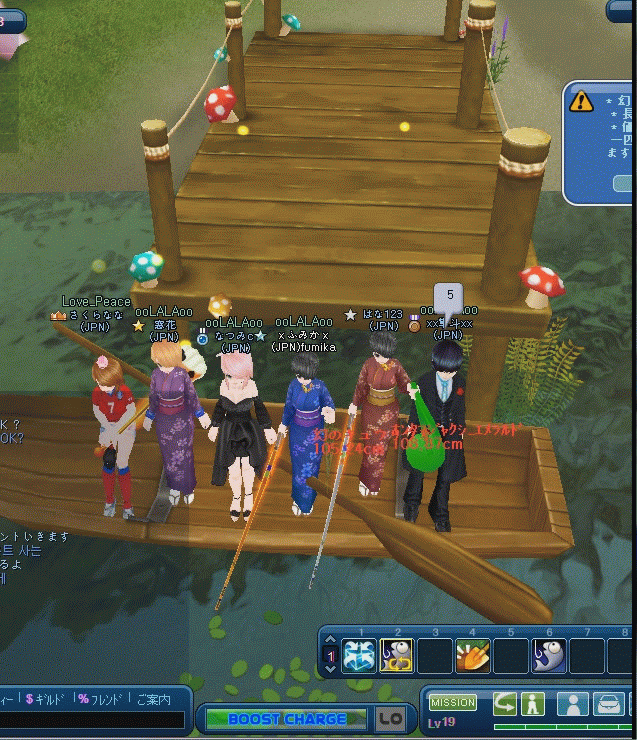Viewport: 637px width, 740px height.
Task: Confirm the warning dialog's button
Action: [x=626, y=183]
